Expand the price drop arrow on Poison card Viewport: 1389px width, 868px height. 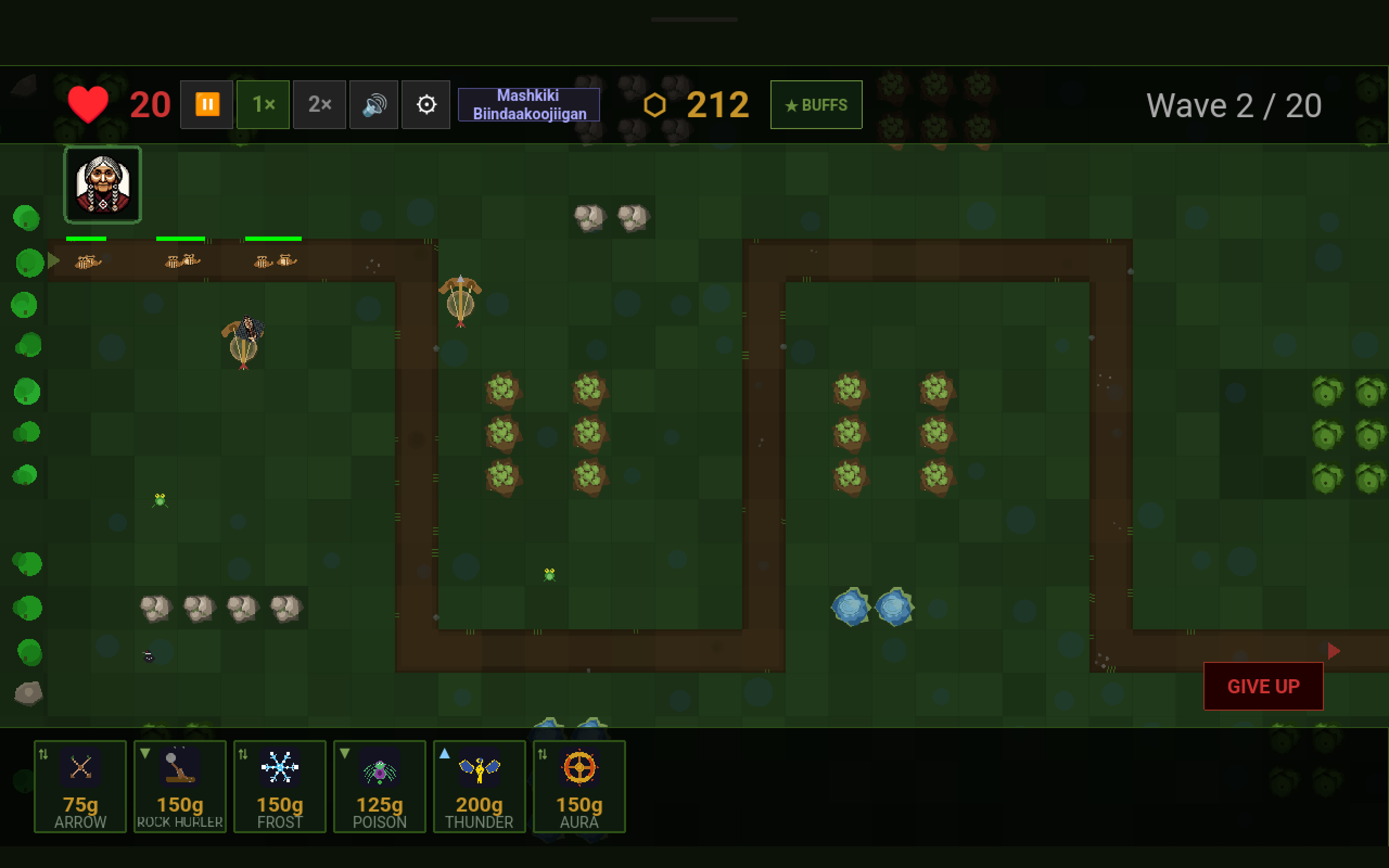(x=345, y=754)
